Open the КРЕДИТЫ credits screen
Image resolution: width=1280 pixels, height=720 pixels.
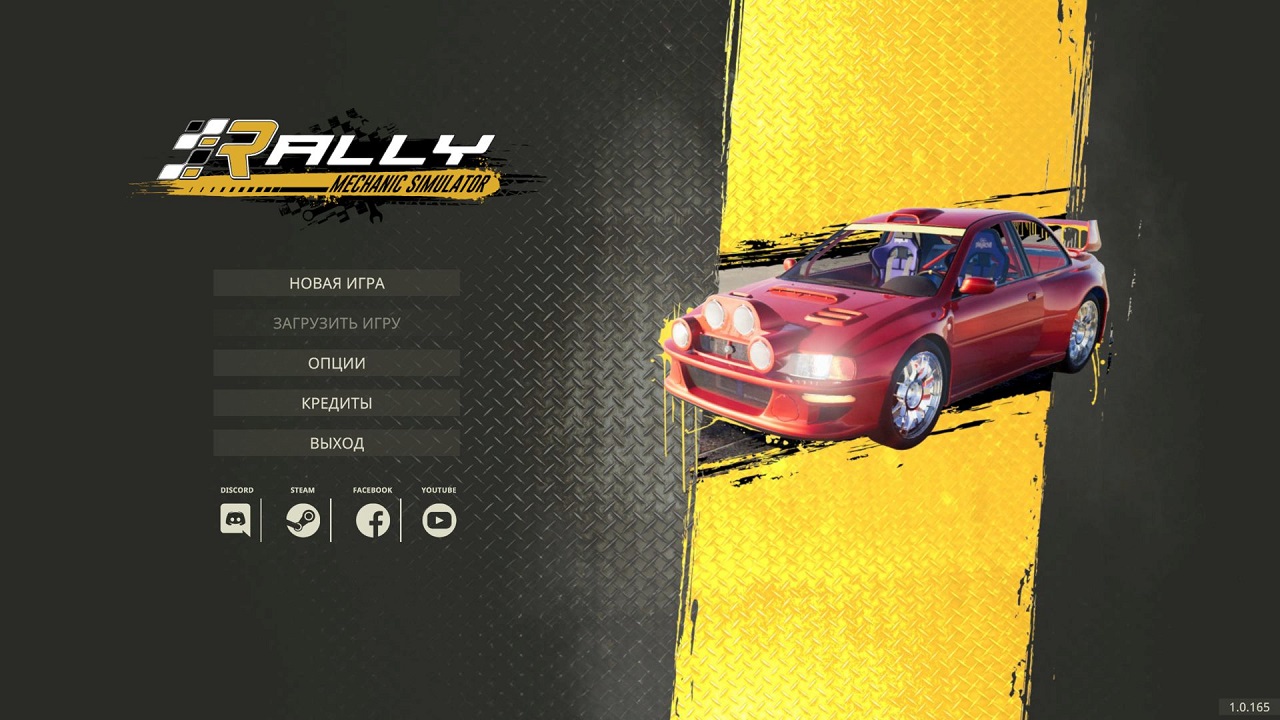(335, 402)
